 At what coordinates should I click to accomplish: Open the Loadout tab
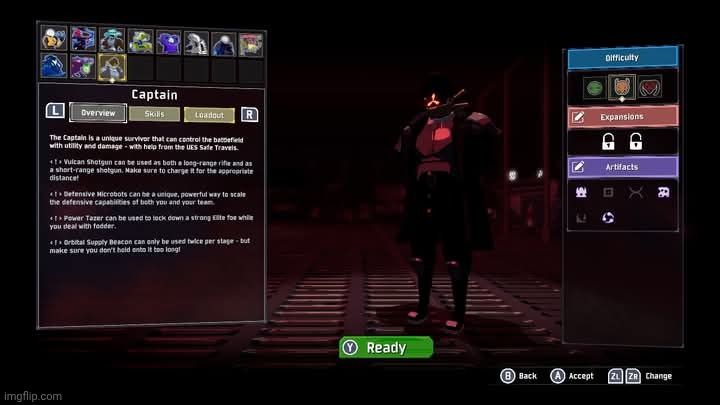tap(209, 114)
